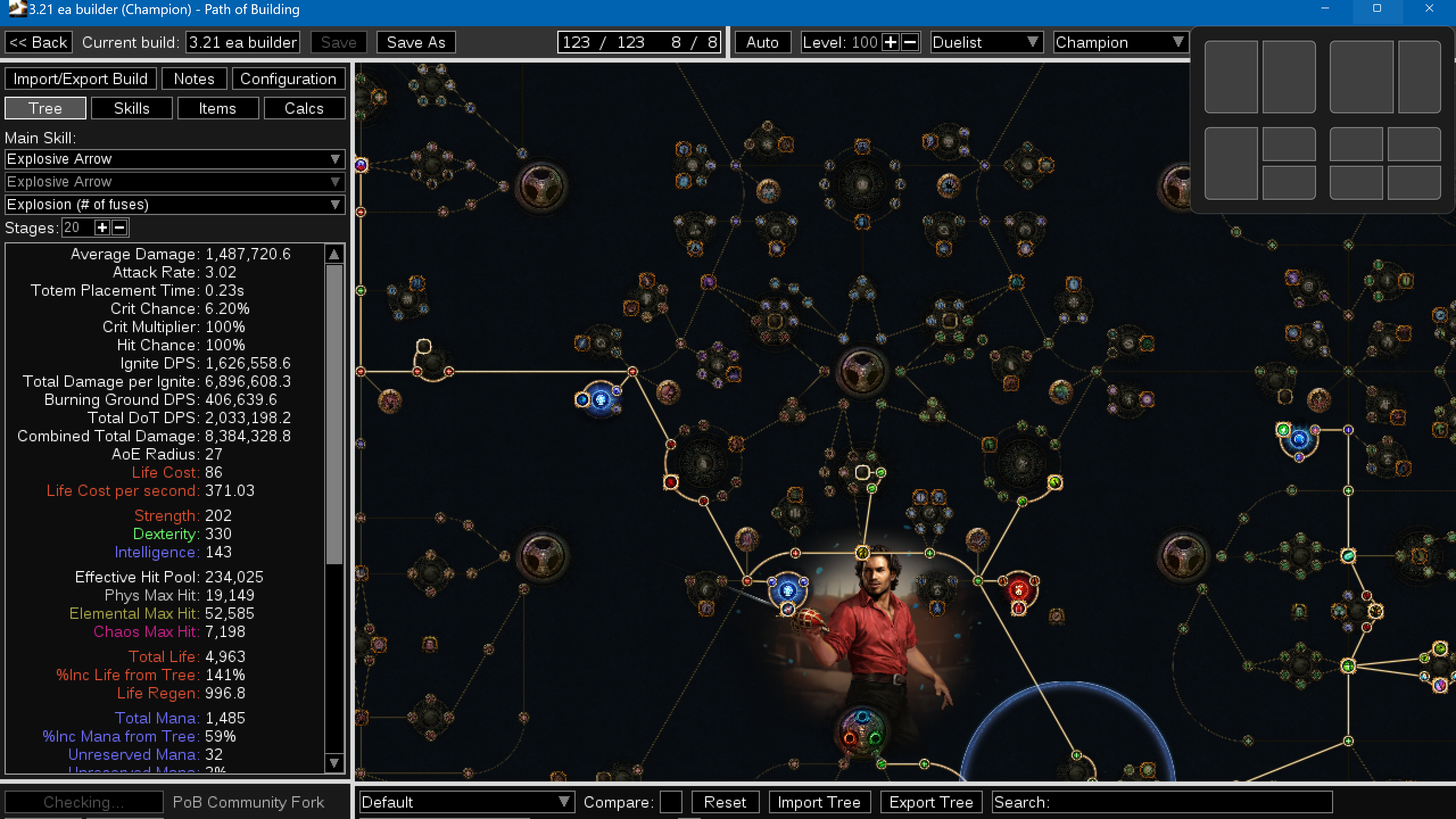The image size is (1456, 819).
Task: Open the Notes section
Action: click(x=194, y=78)
